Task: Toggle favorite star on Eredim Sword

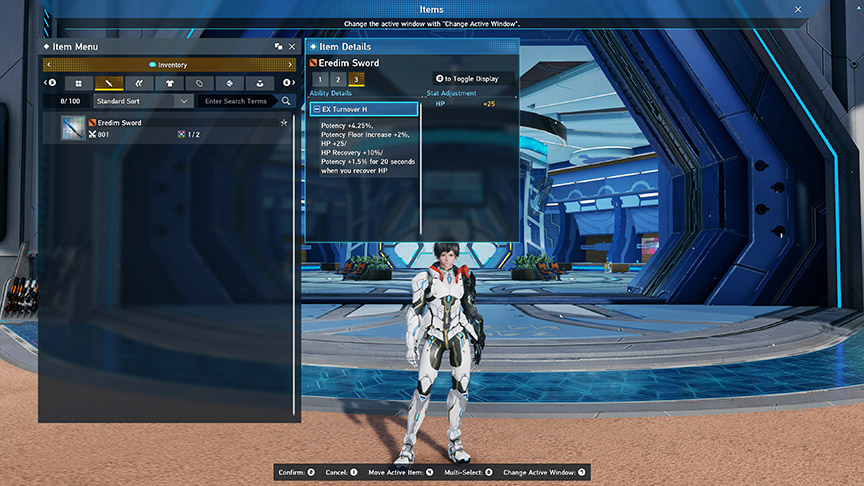Action: click(x=284, y=123)
